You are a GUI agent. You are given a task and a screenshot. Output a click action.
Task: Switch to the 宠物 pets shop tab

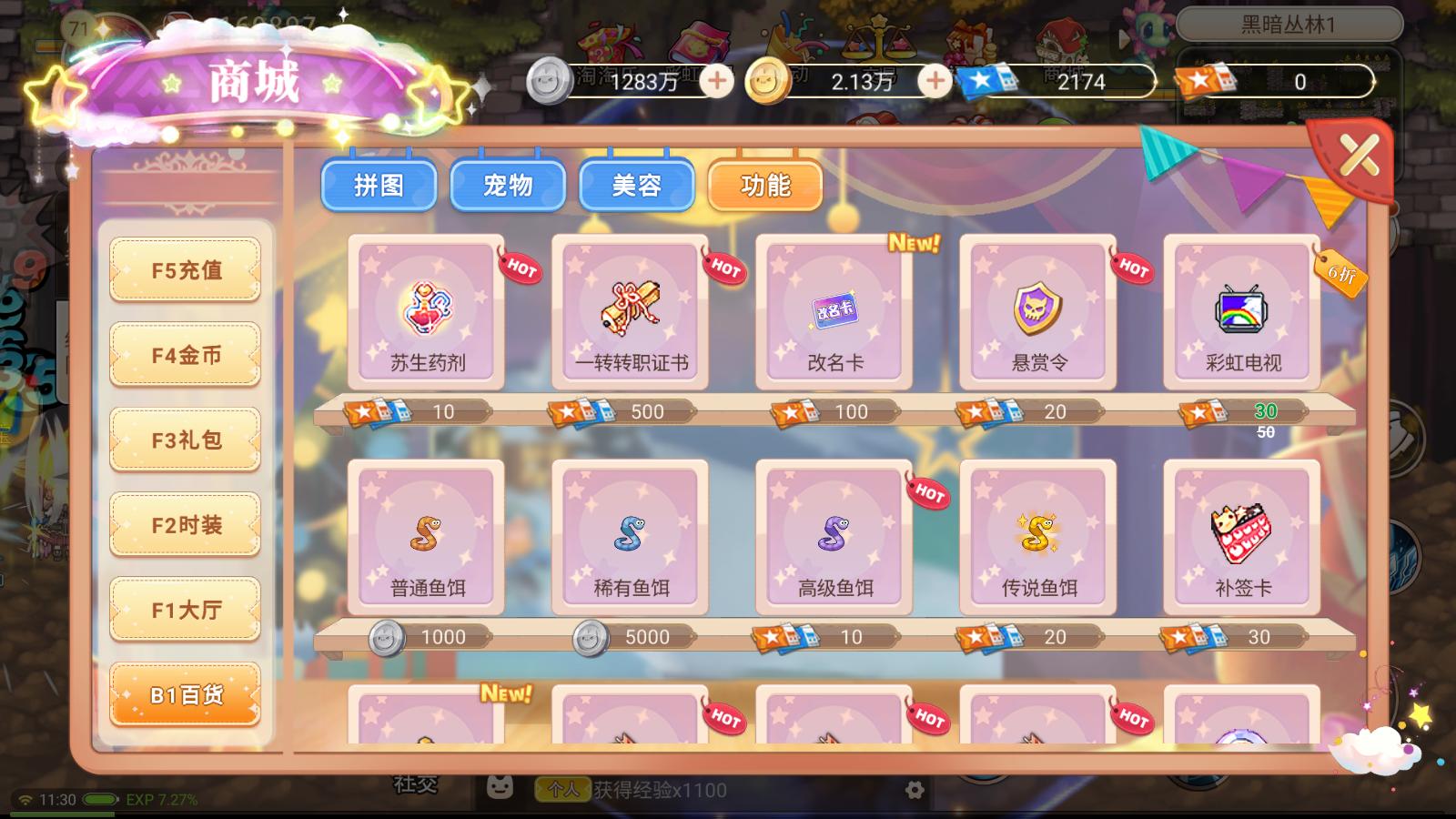(508, 185)
